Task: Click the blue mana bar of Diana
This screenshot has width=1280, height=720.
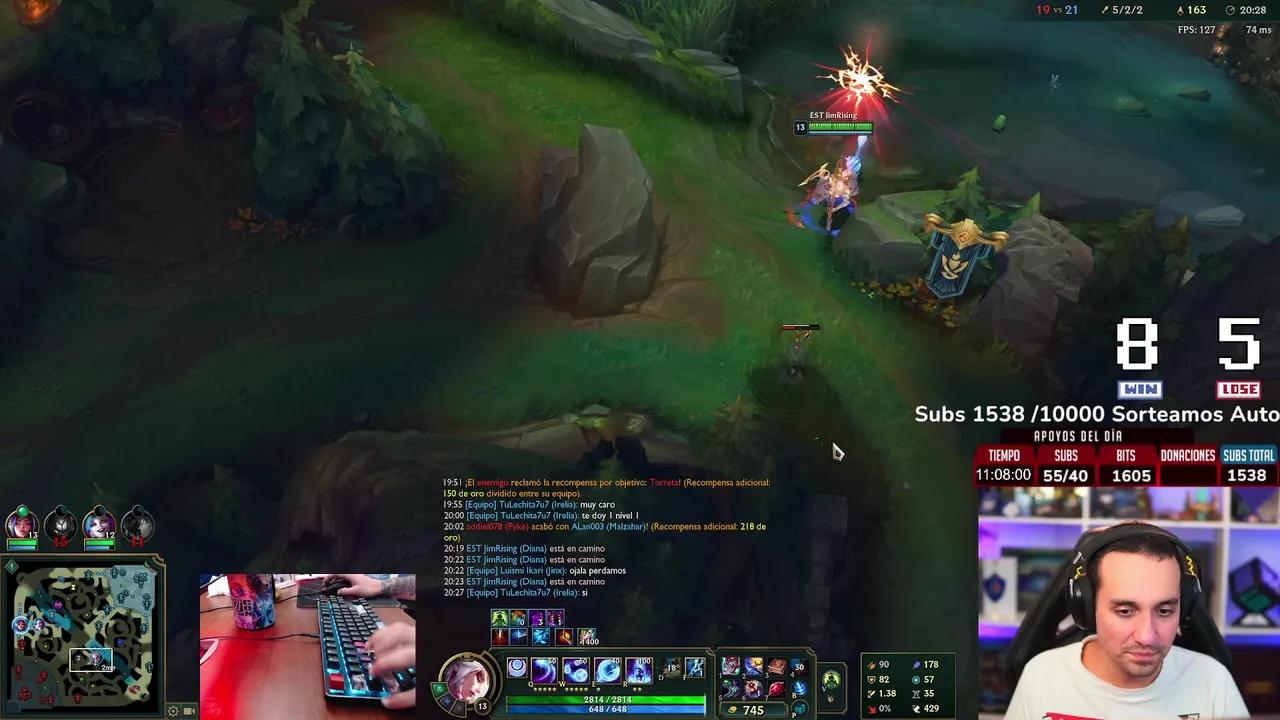Action: tap(607, 707)
